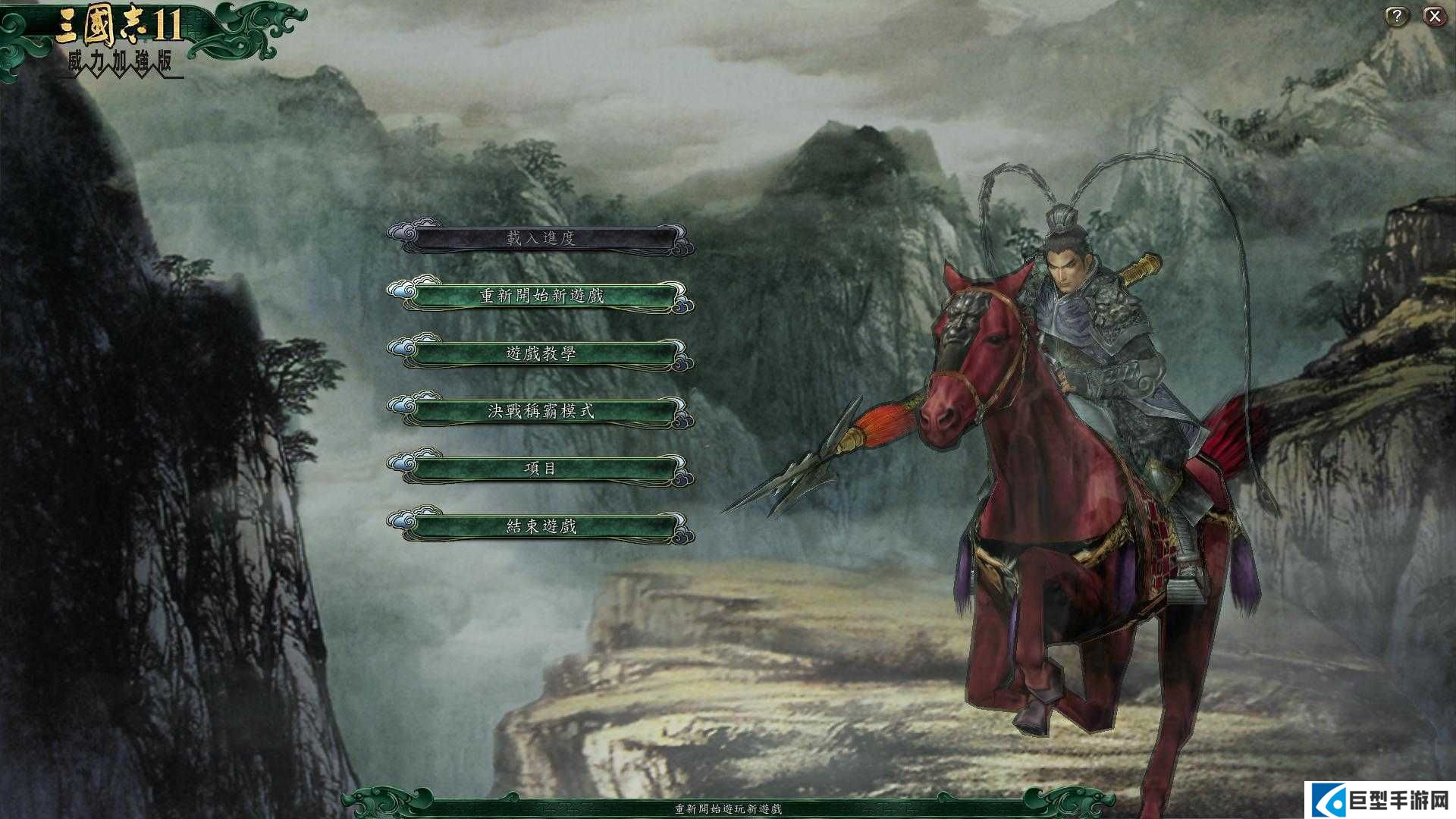Open the 遊戲教學 tutorial
Screen dimensions: 1456x819
tap(541, 353)
